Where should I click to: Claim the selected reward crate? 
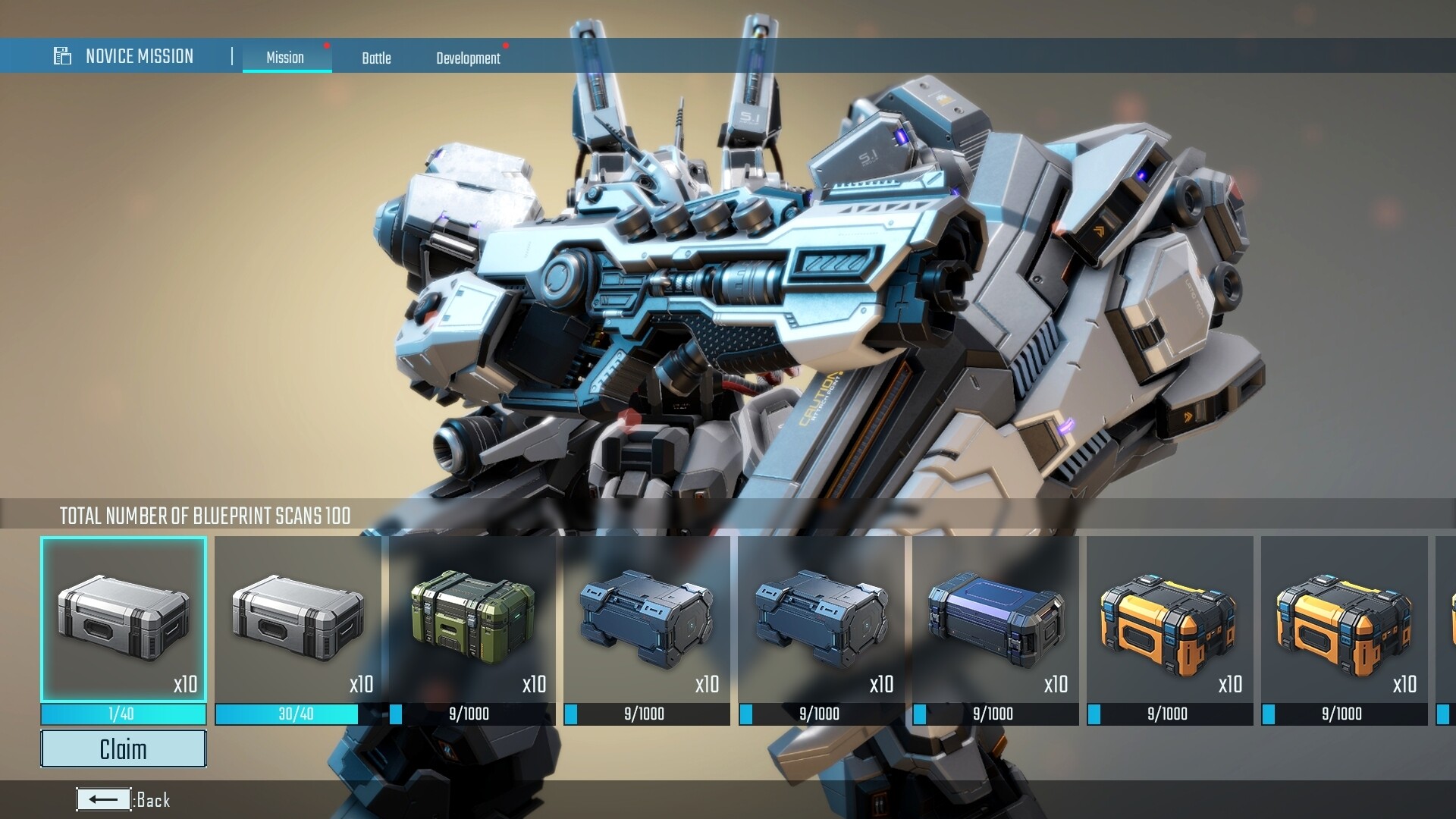coord(123,748)
